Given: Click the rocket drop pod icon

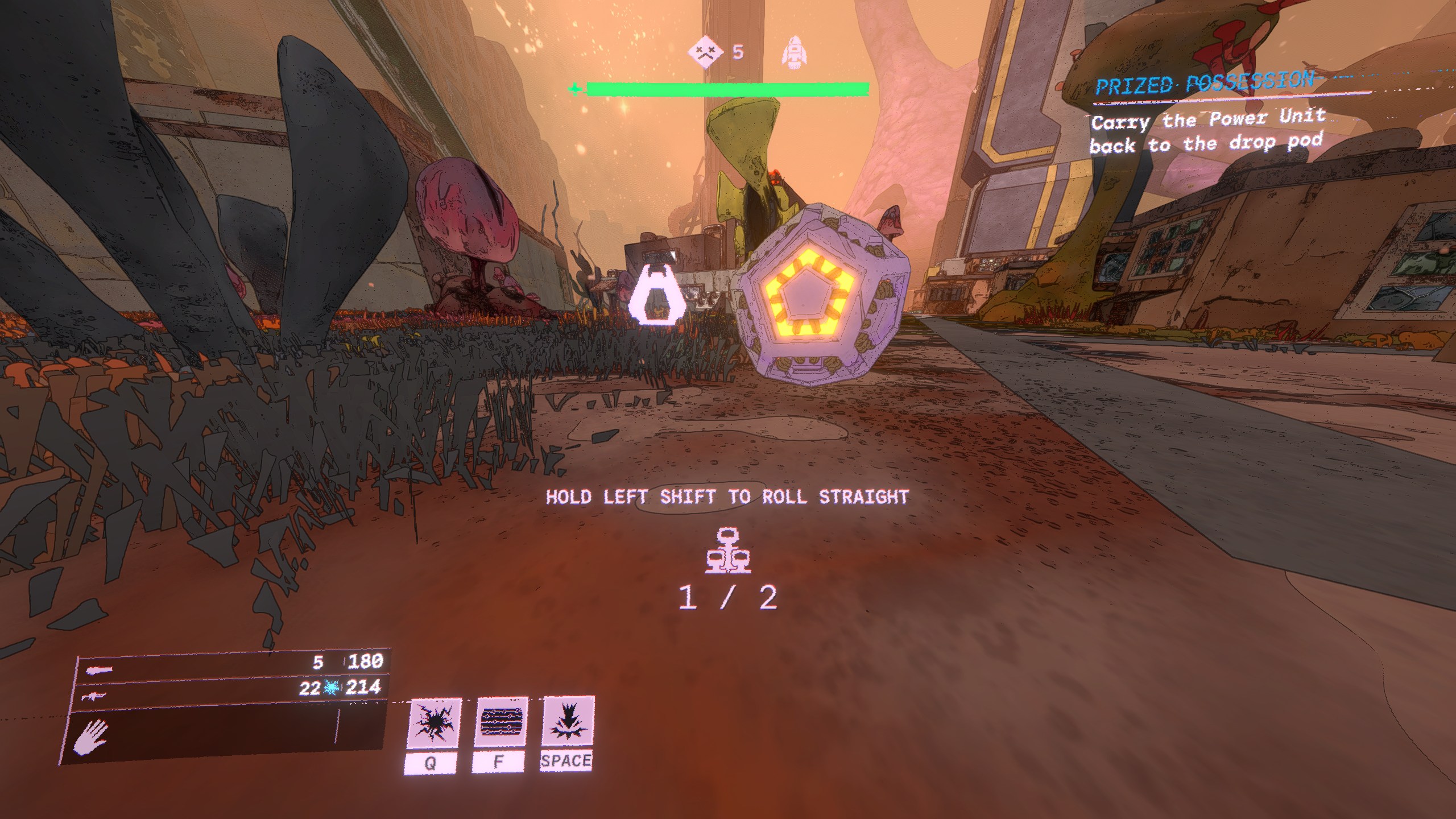Looking at the screenshot, I should point(794,53).
